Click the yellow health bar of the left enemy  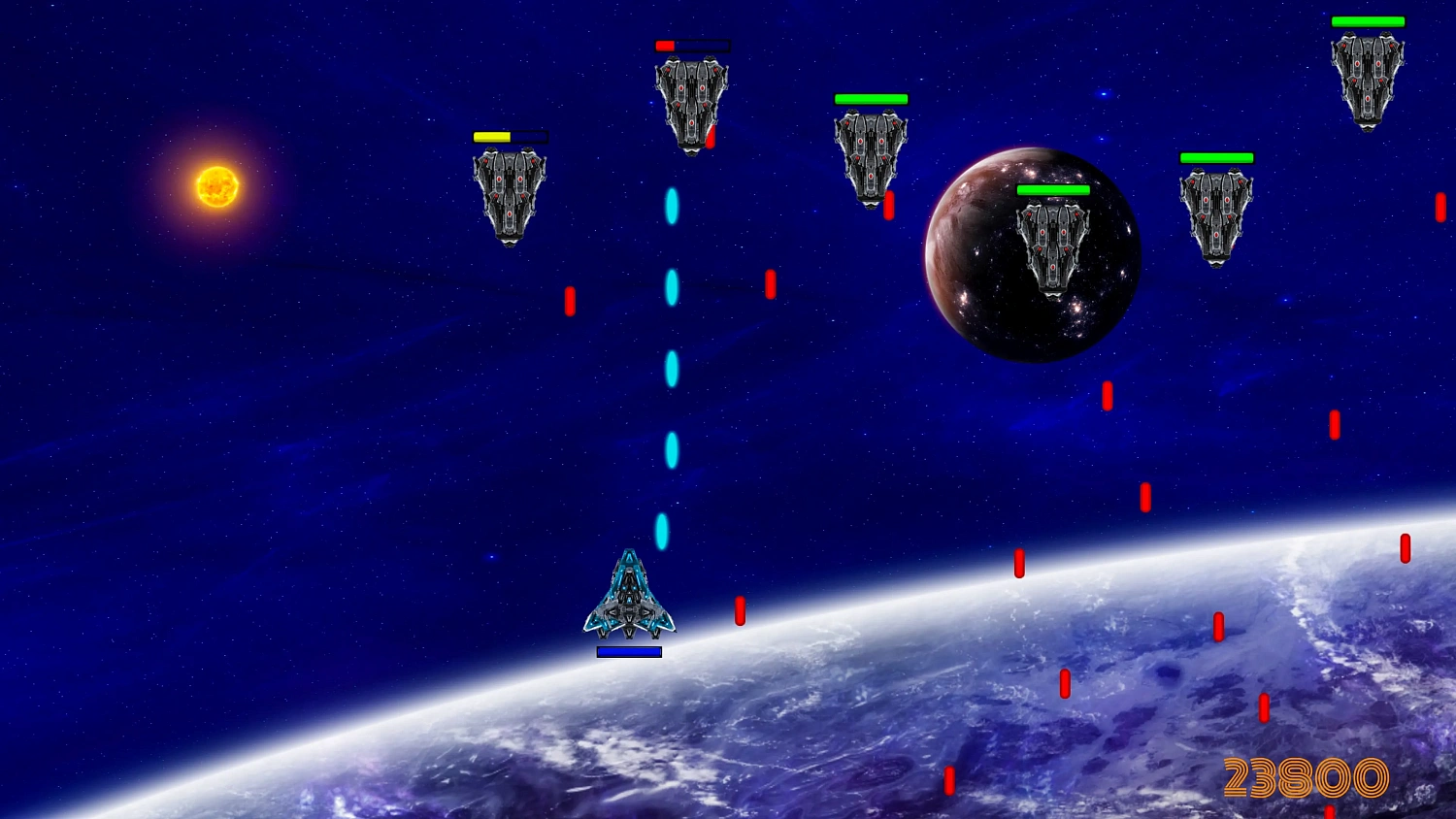point(491,137)
